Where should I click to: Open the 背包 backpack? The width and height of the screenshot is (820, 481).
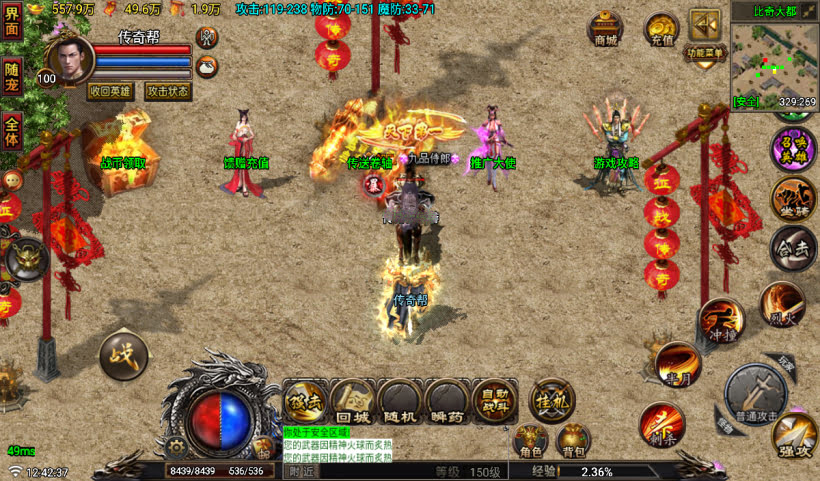(x=573, y=441)
